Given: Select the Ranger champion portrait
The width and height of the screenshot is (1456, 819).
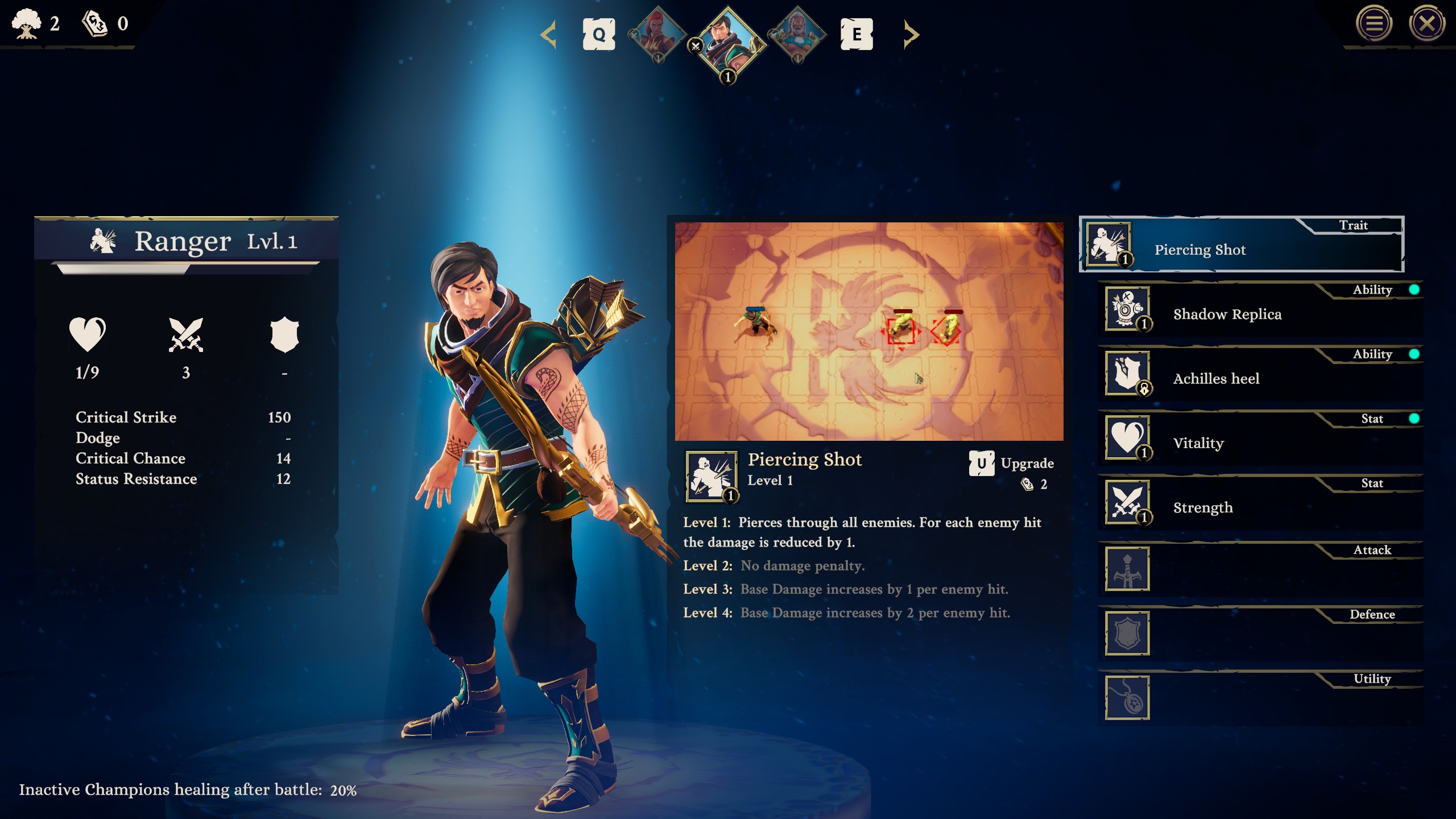Looking at the screenshot, I should coord(728,40).
